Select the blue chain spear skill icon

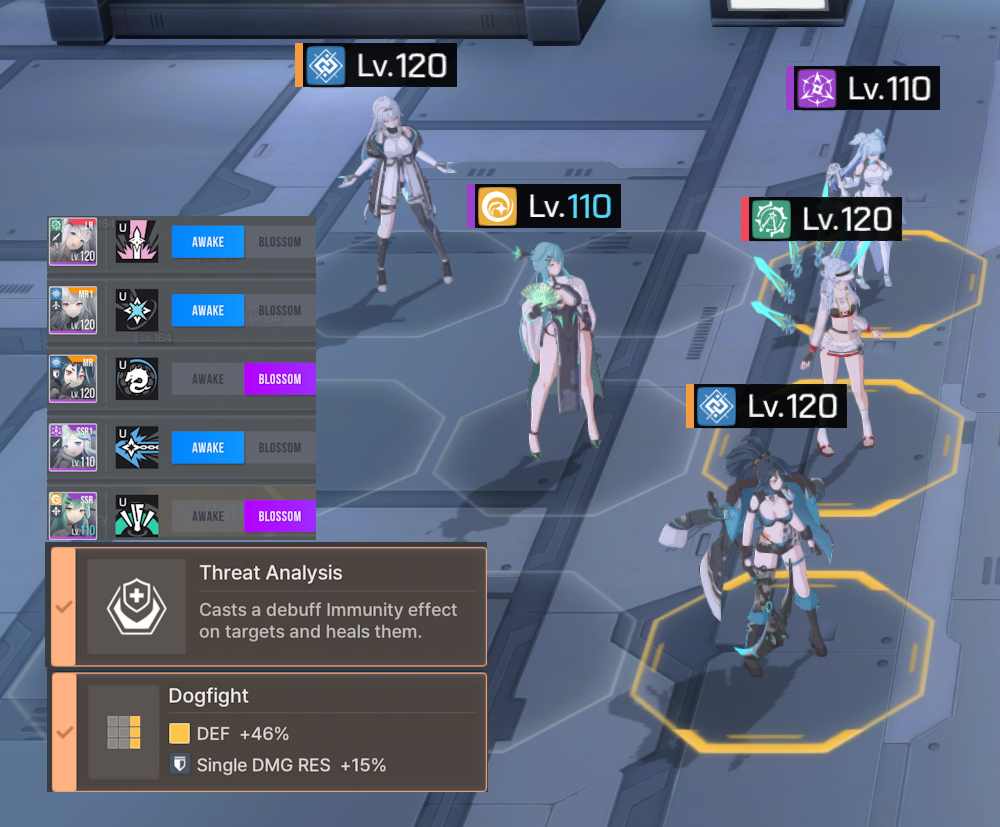137,447
